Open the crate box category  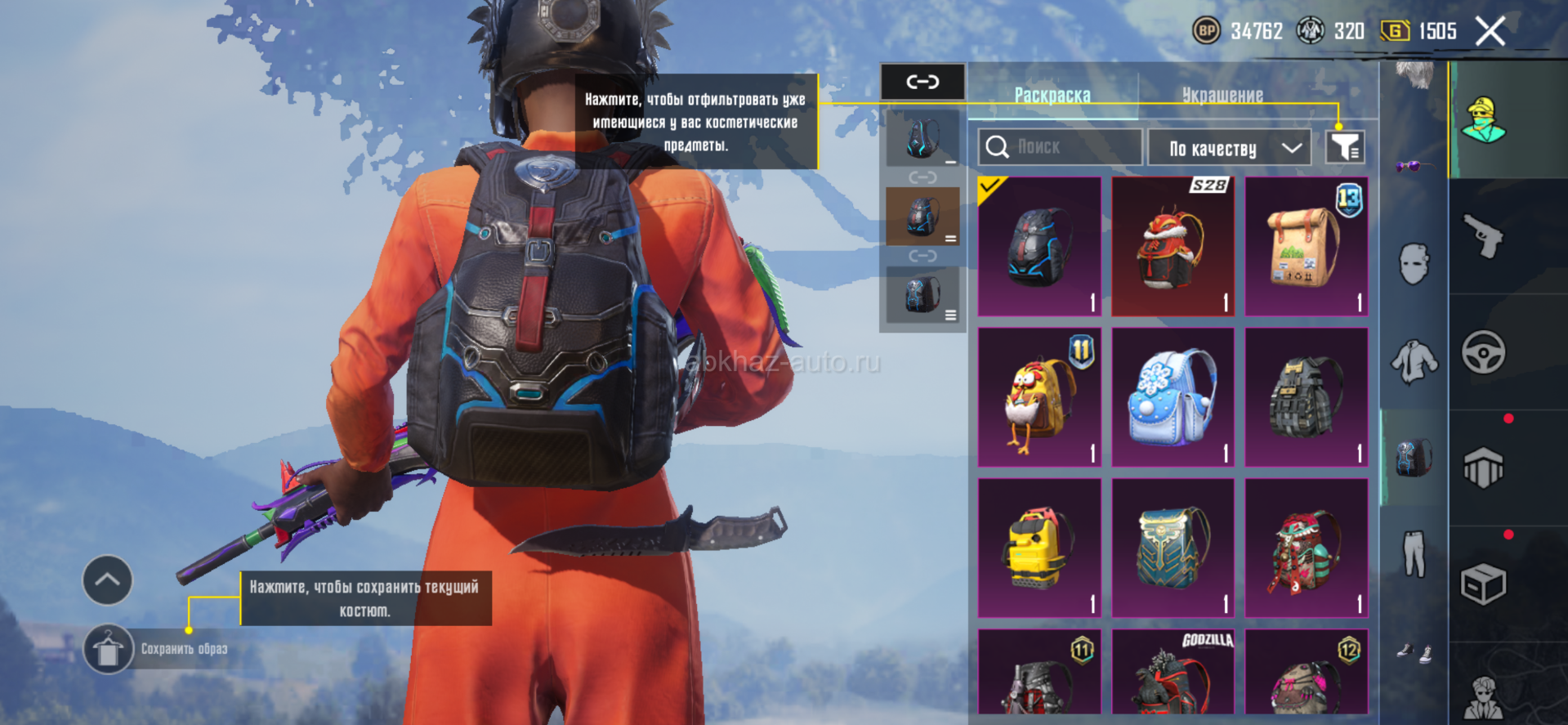point(1483,584)
